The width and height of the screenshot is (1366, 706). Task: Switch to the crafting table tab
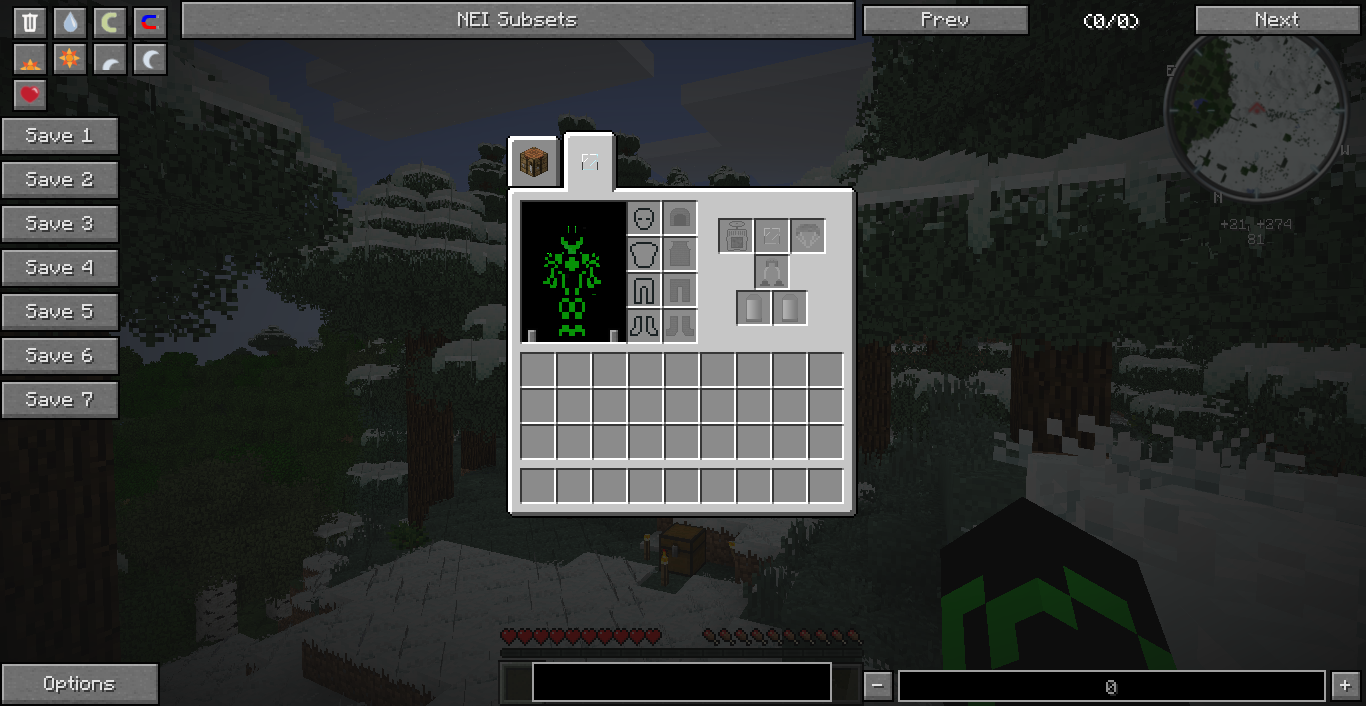pyautogui.click(x=536, y=162)
